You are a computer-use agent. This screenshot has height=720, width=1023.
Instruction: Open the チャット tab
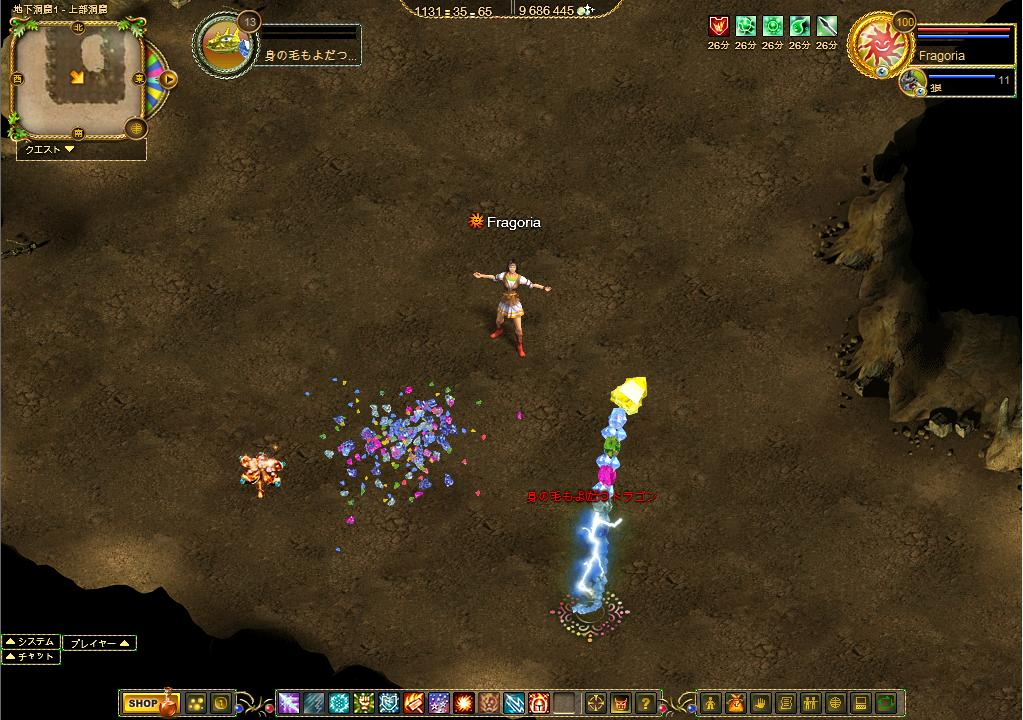(x=31, y=657)
